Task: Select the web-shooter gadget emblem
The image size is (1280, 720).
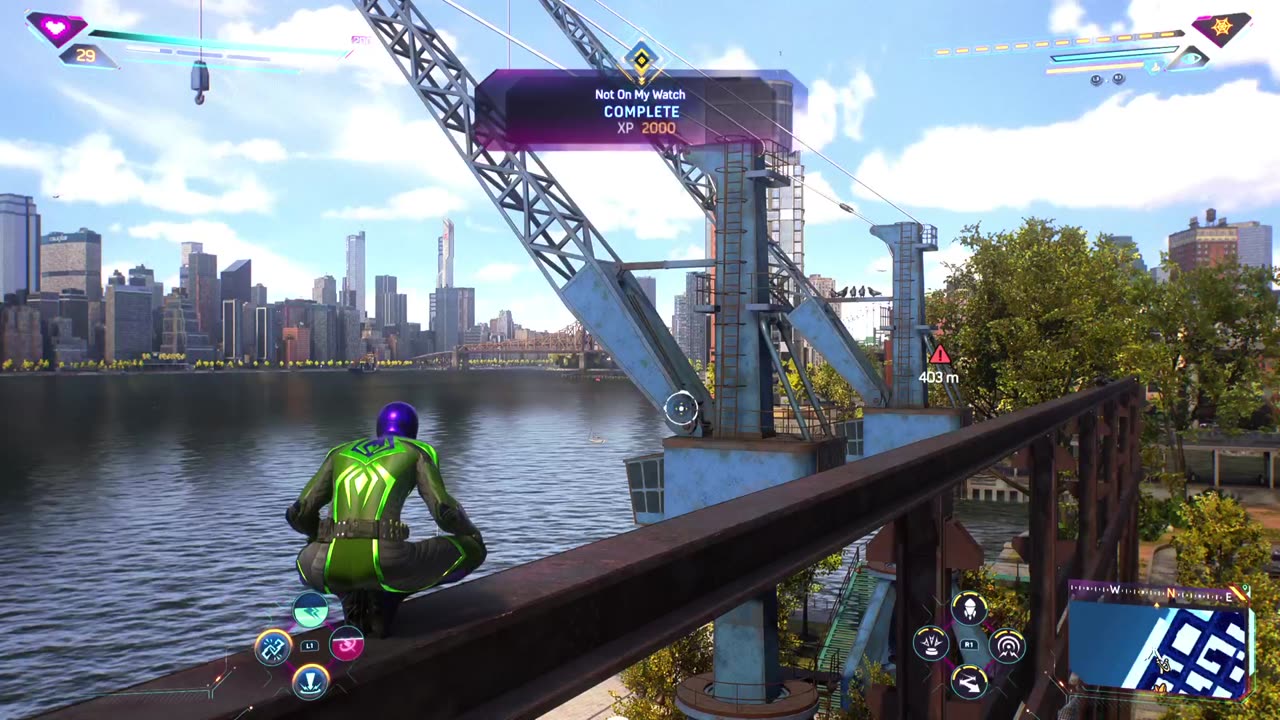Action: [1221, 27]
